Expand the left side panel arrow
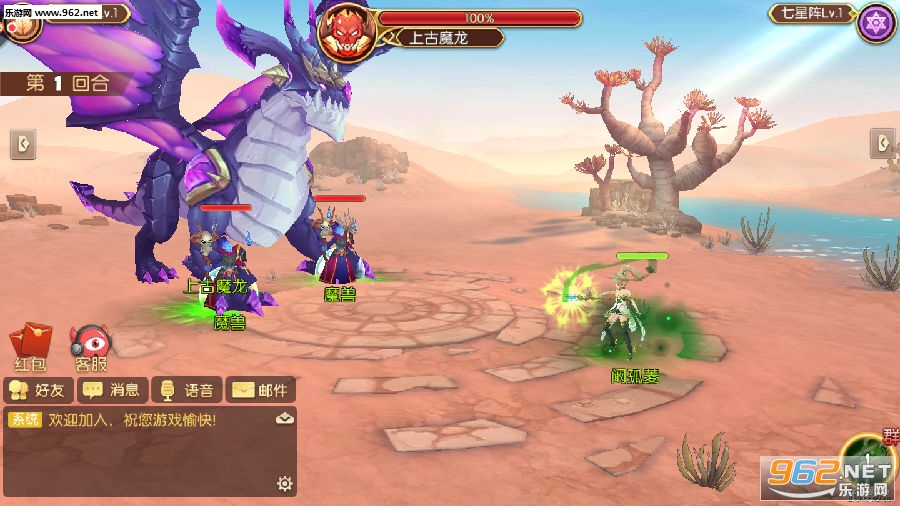This screenshot has height=506, width=900. point(23,144)
